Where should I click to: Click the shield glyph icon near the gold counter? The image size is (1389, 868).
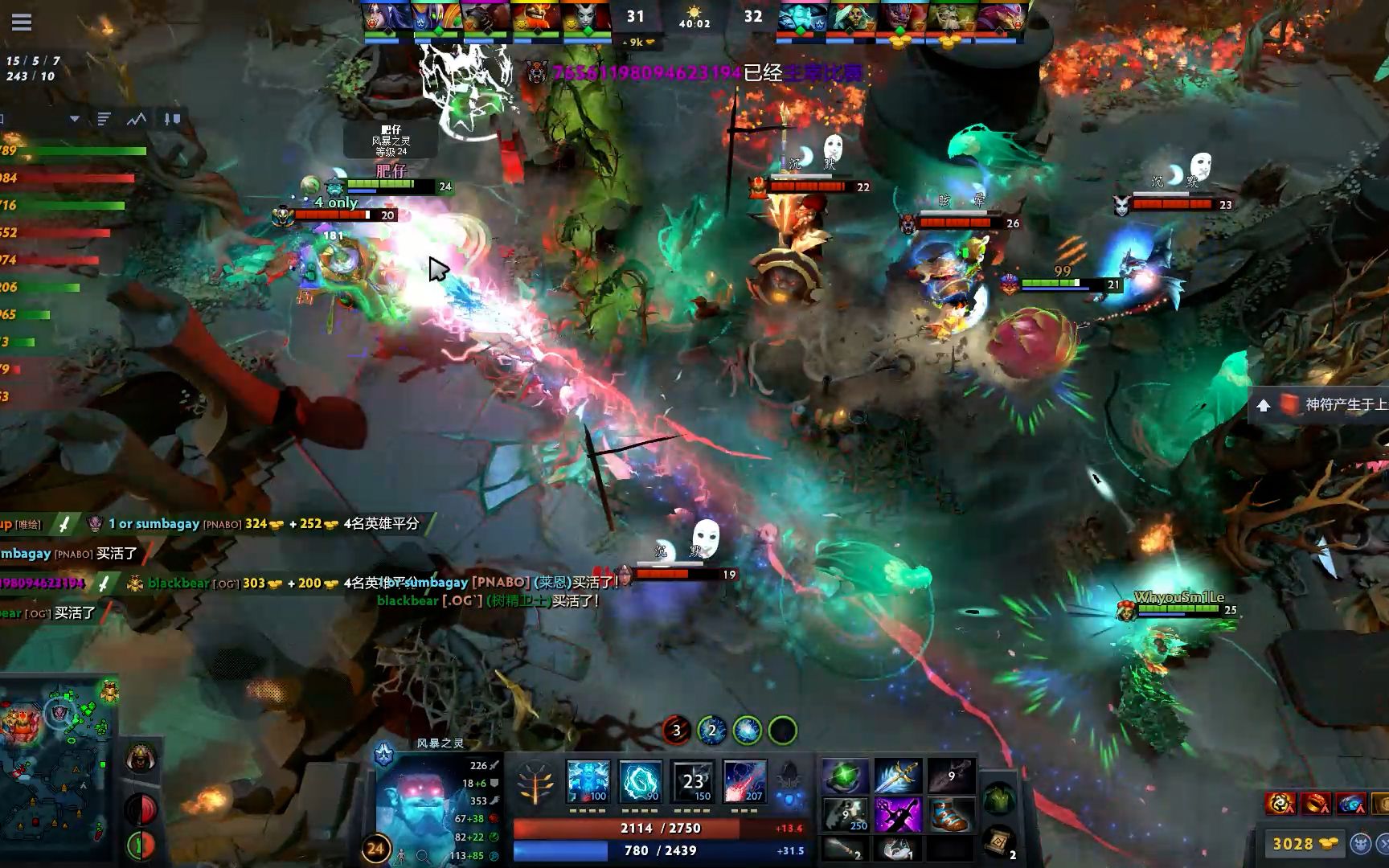(x=1360, y=842)
